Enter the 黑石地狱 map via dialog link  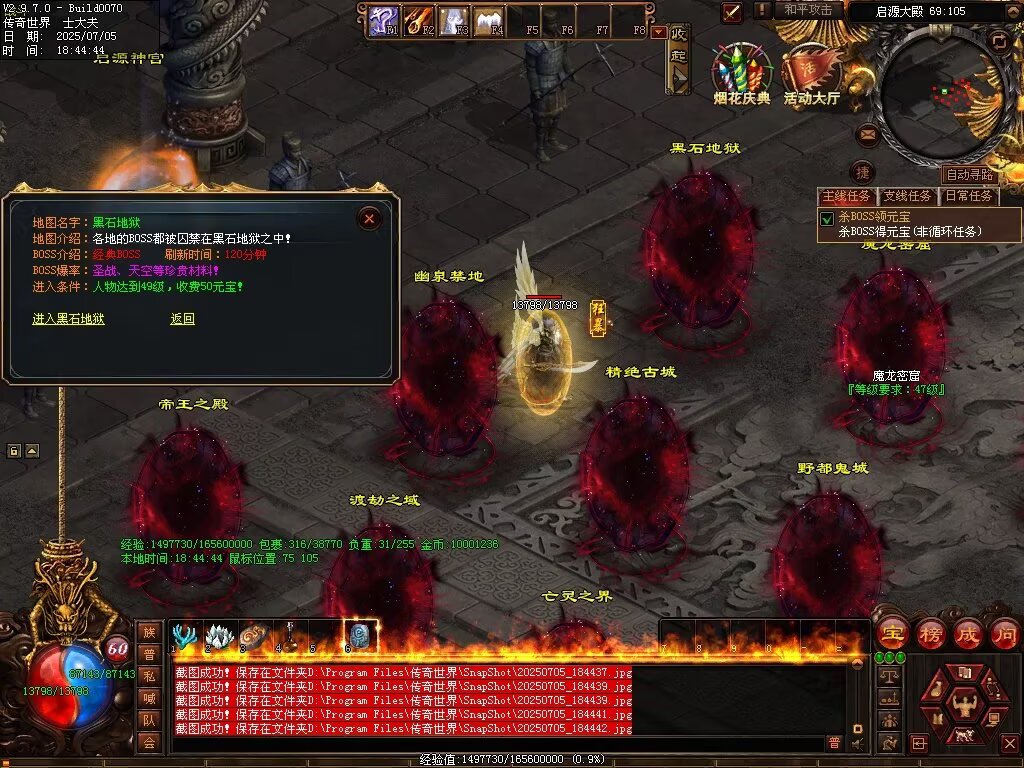coord(68,319)
